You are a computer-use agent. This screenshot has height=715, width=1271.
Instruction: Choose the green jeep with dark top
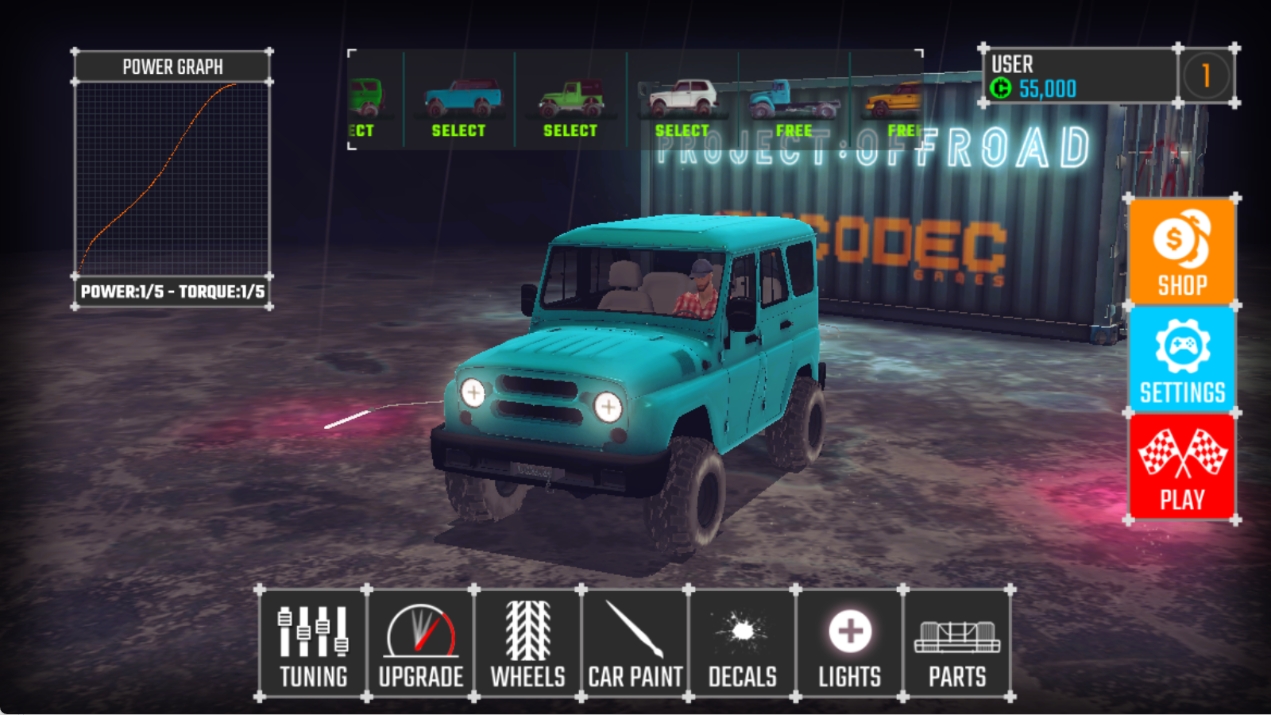click(x=570, y=107)
